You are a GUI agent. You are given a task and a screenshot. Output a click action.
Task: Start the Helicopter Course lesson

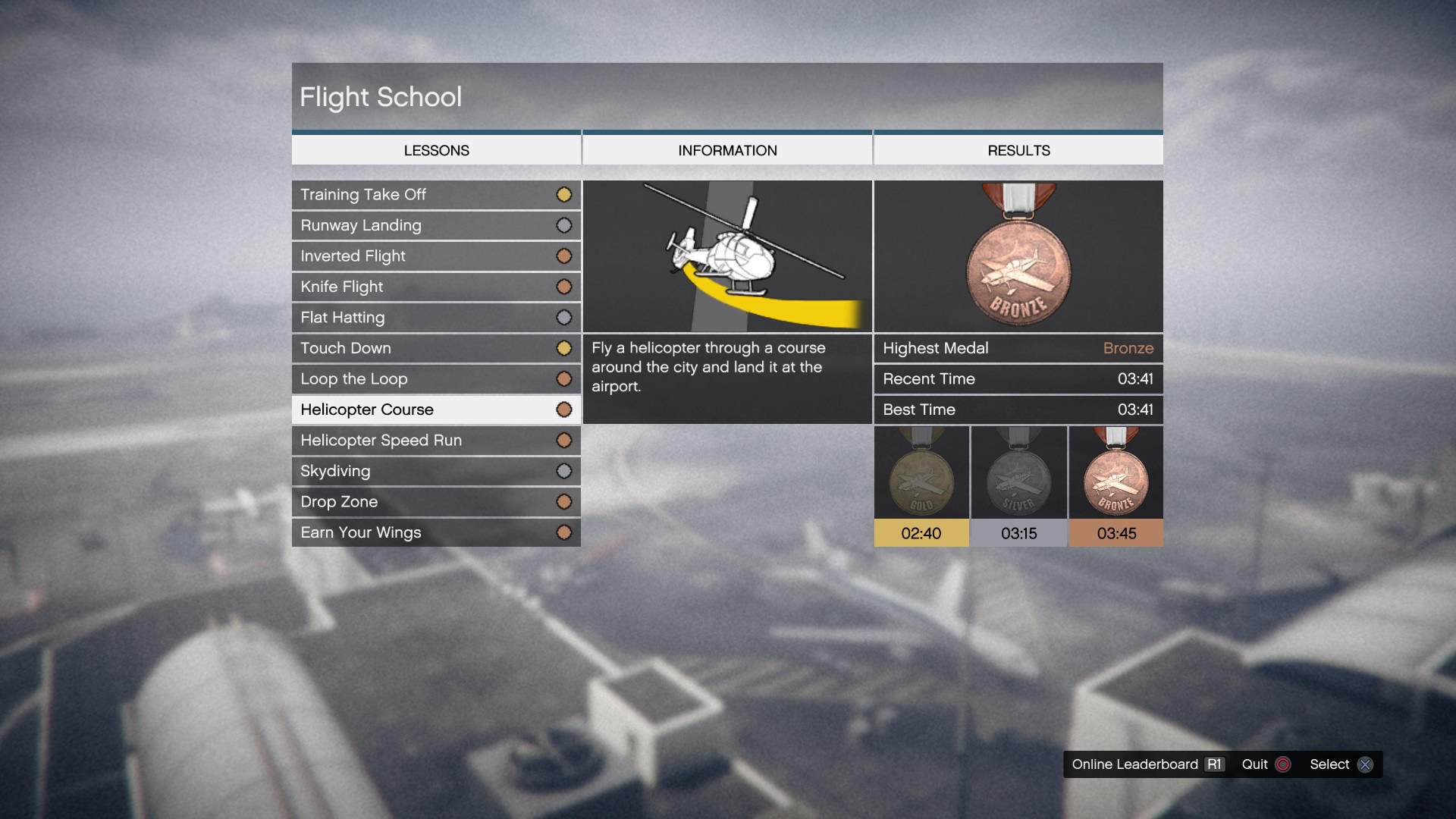point(435,409)
